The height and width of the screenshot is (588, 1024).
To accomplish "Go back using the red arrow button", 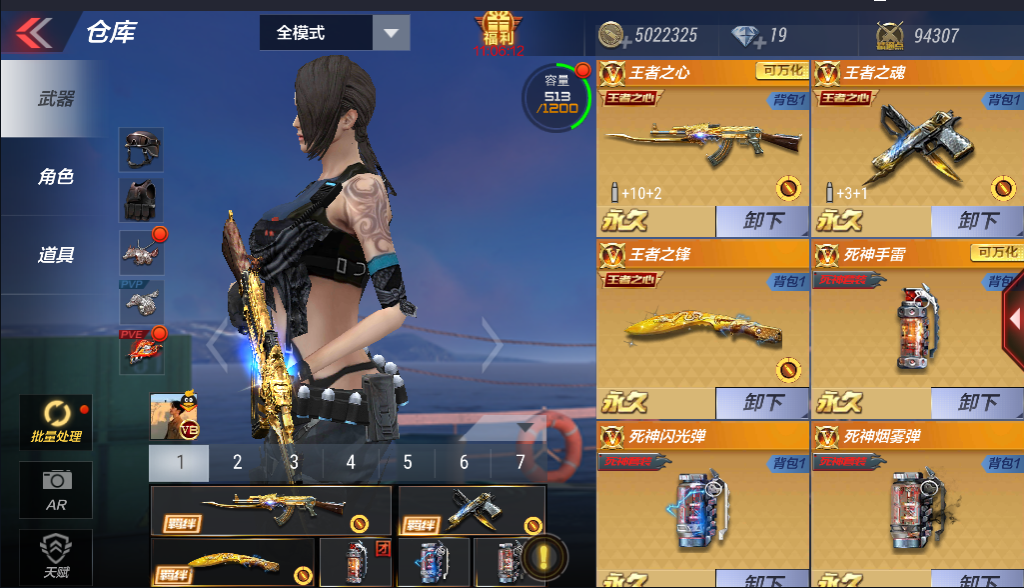I will point(33,33).
